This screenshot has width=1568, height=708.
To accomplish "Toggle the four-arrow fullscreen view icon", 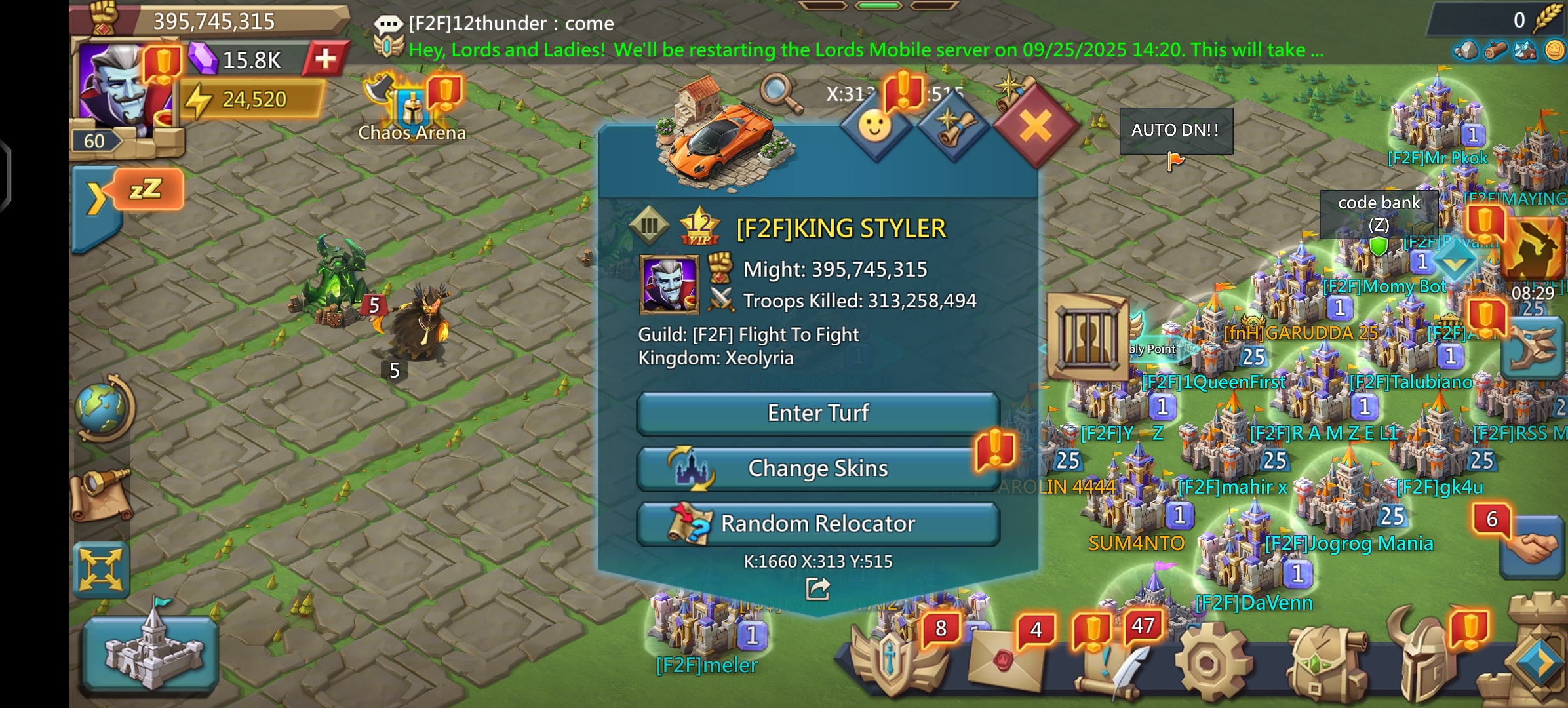I will tap(100, 569).
